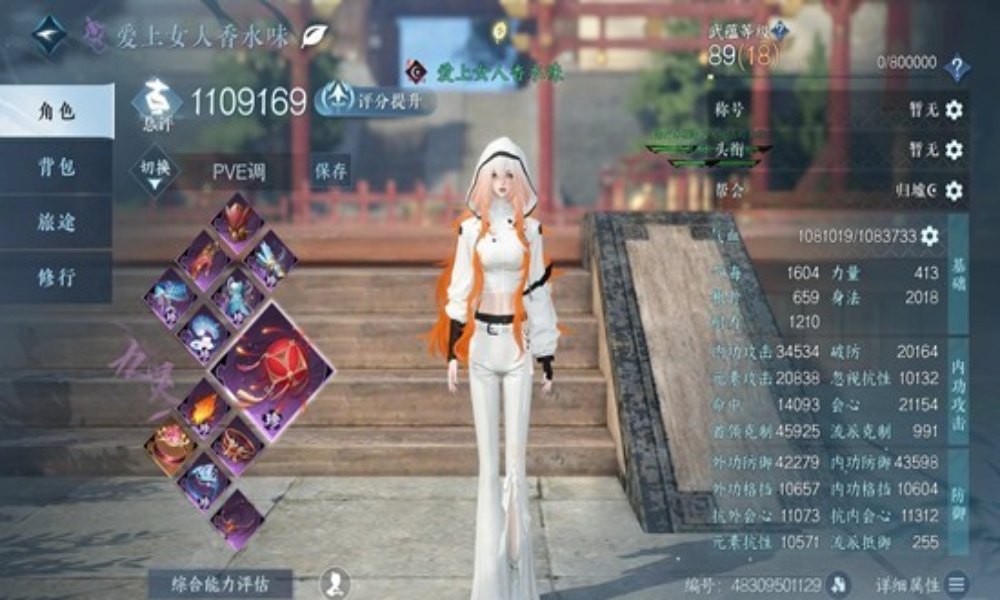Image resolution: width=1000 pixels, height=600 pixels.
Task: Click the gear next to 头衔
Action: pyautogui.click(x=954, y=150)
